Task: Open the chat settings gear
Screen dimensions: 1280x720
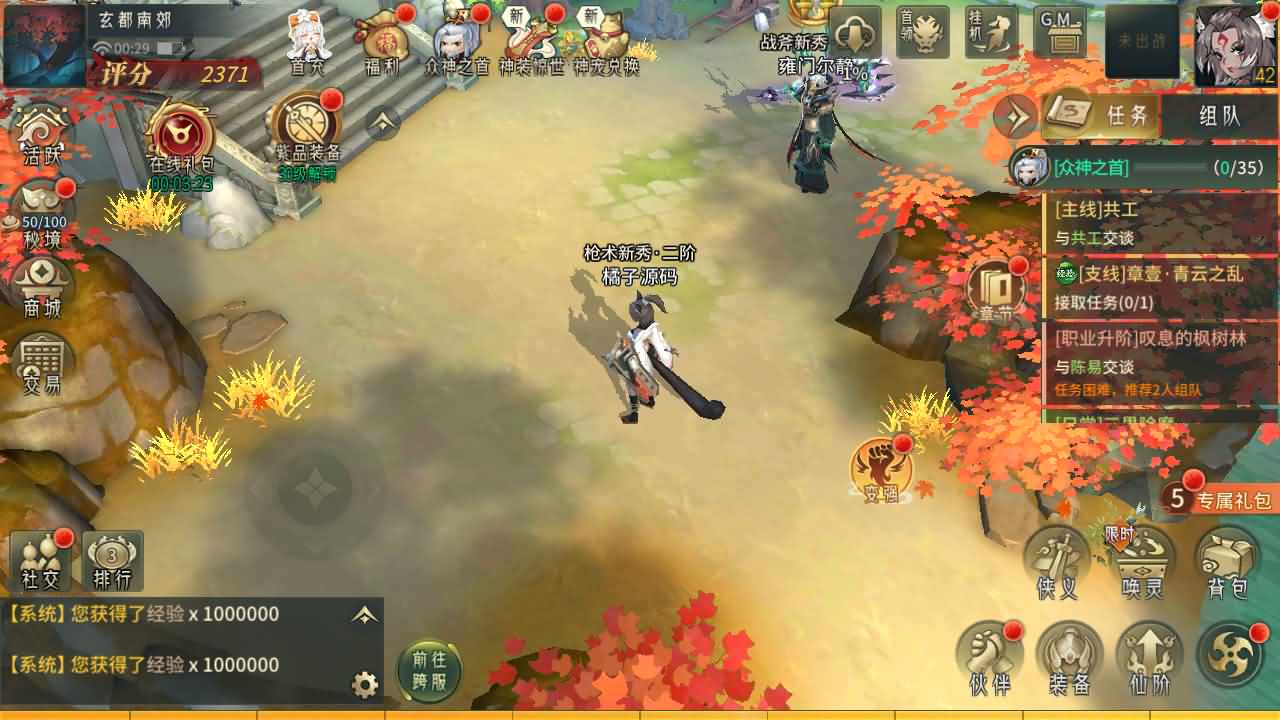Action: pos(366,685)
